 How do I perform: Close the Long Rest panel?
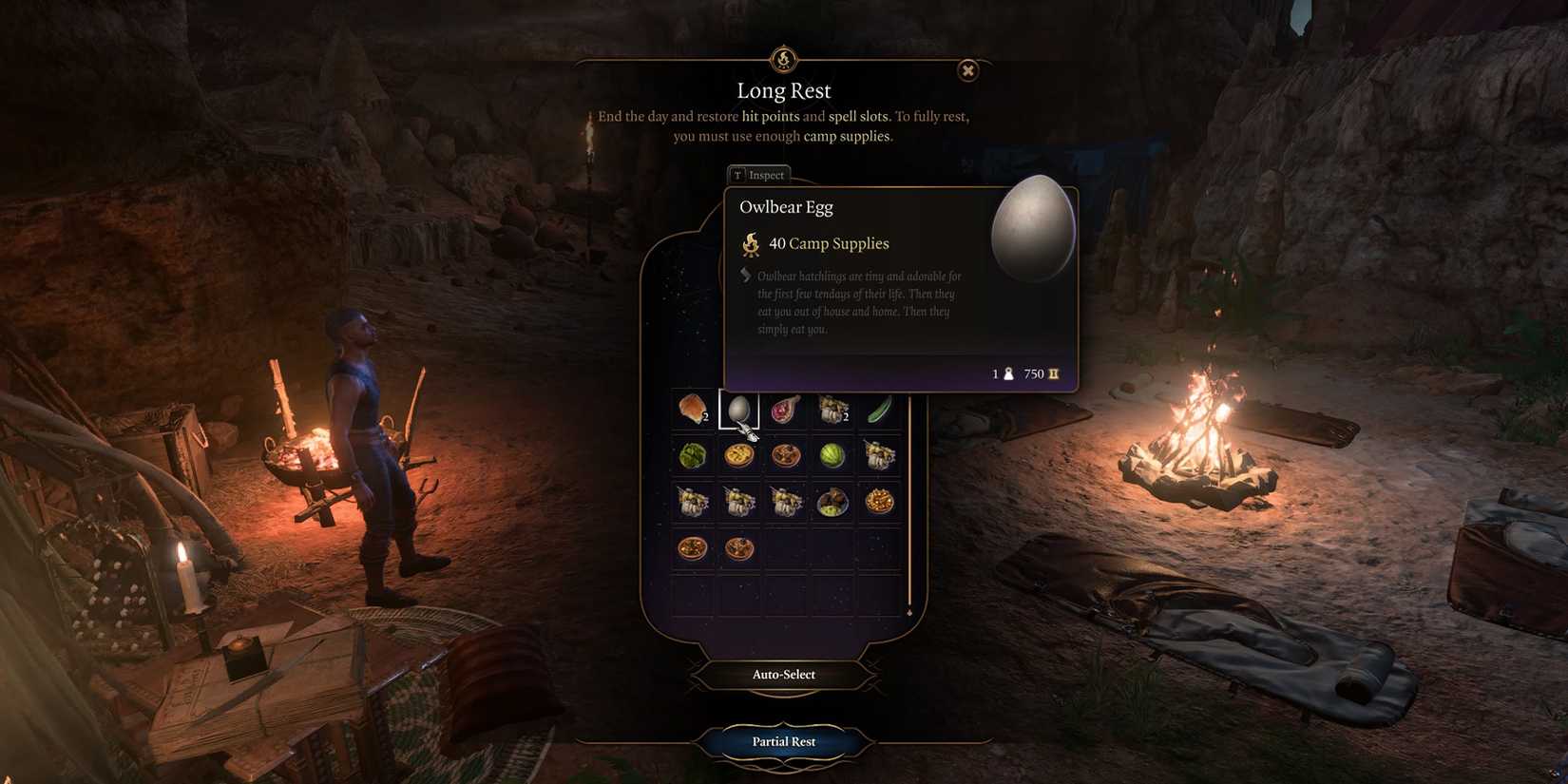[967, 71]
